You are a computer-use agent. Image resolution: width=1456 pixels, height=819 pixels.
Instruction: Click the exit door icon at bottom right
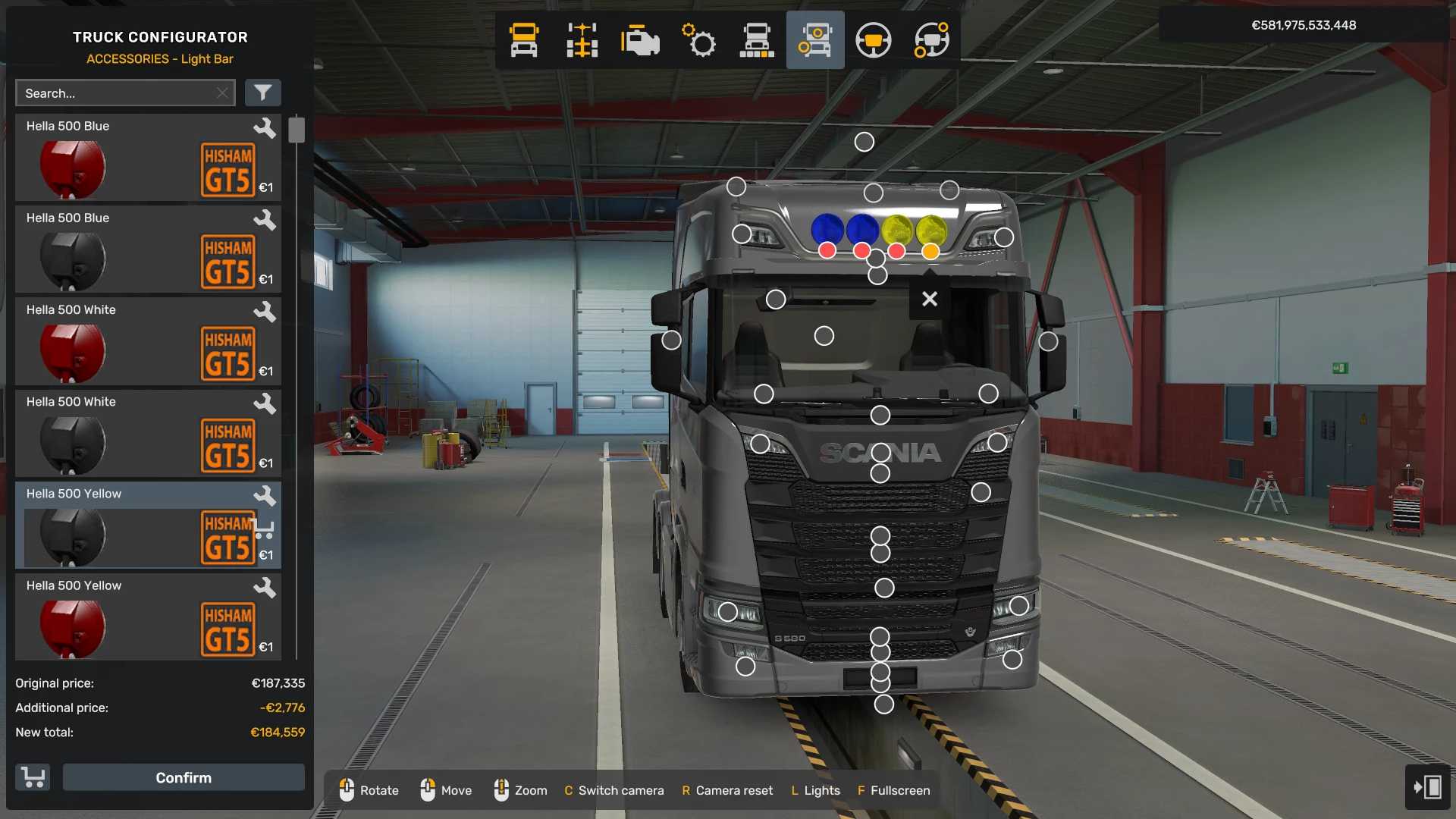tap(1427, 787)
